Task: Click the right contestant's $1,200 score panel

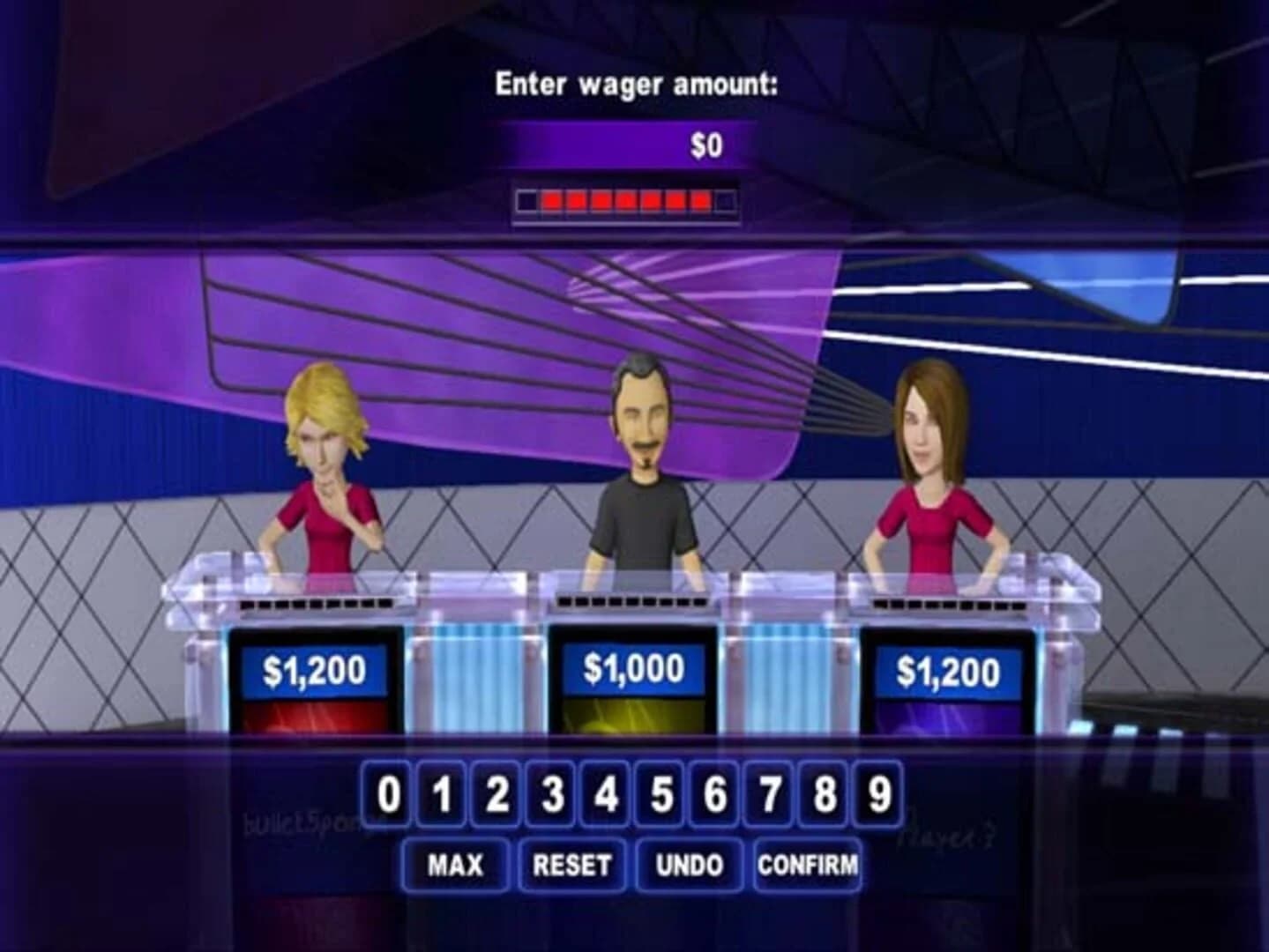Action: click(x=948, y=671)
